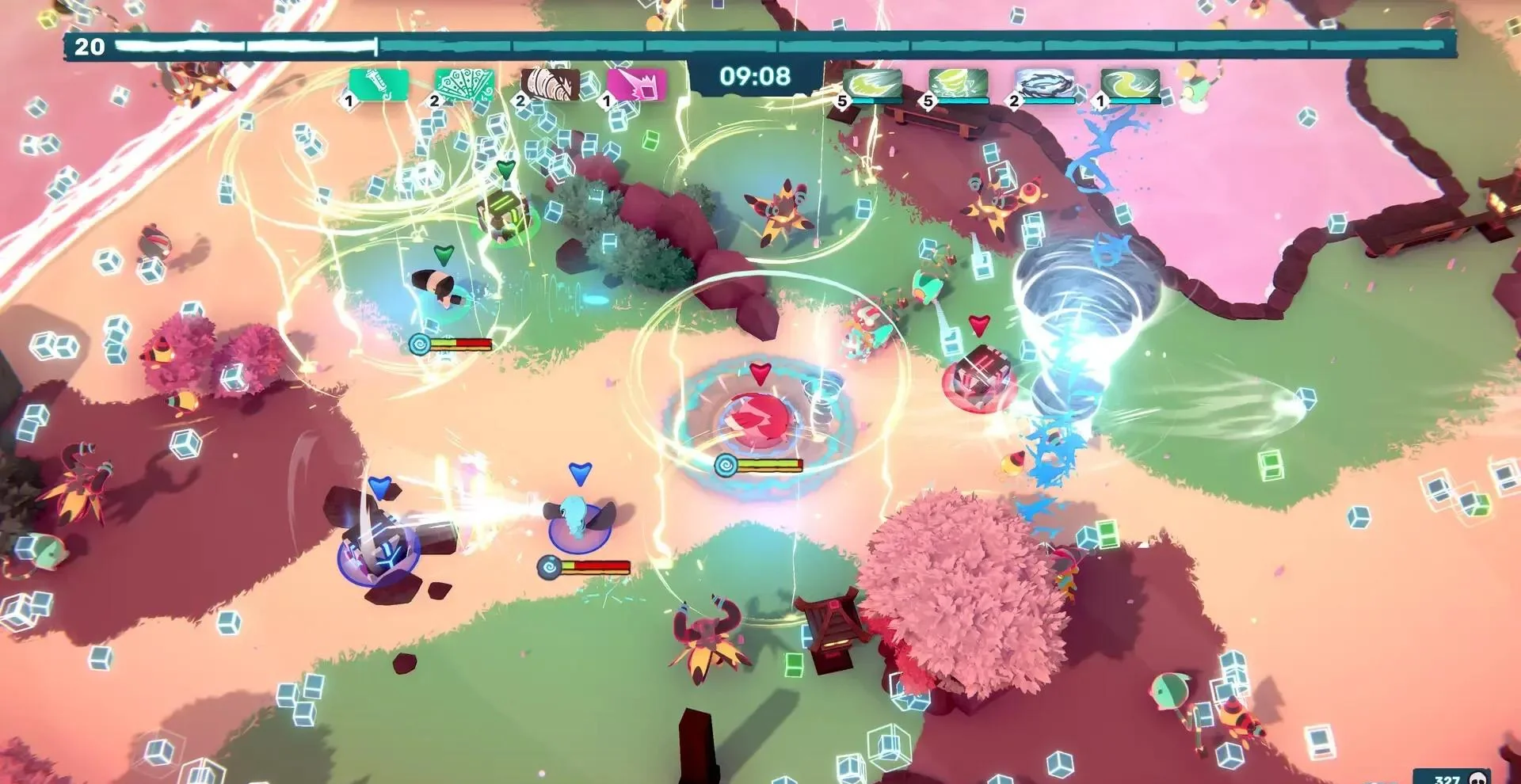
Task: Use the blue whirlpool vortex ability
Action: [x=1044, y=82]
